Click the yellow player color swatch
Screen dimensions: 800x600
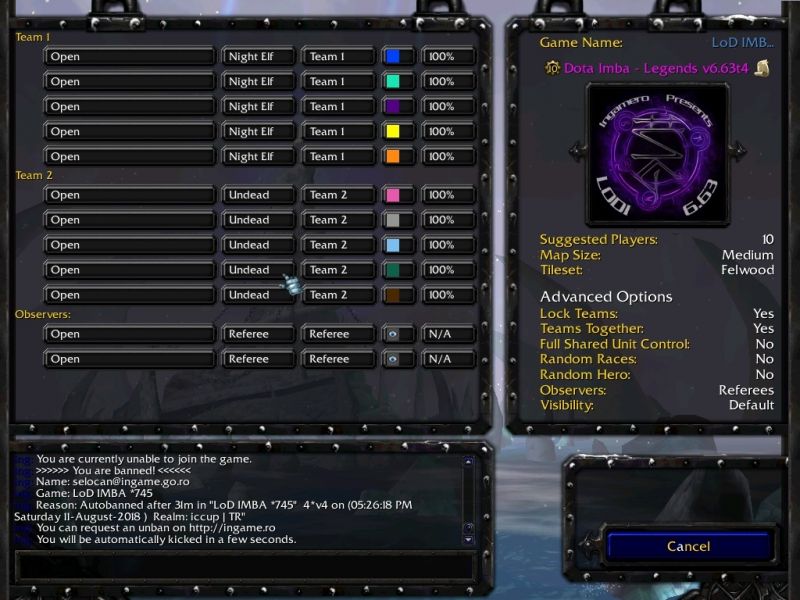click(397, 132)
